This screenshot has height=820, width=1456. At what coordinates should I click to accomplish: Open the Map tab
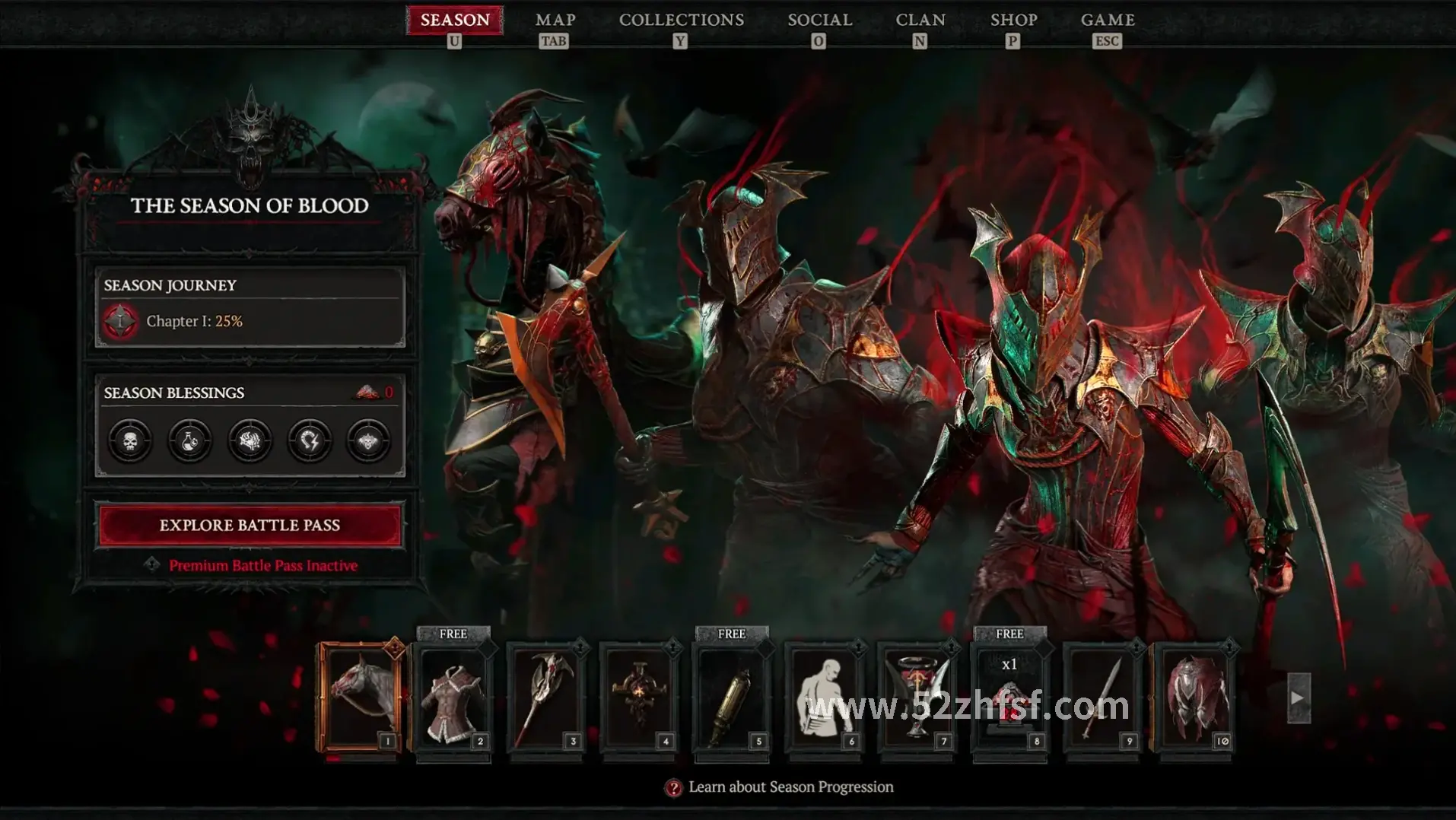(x=555, y=21)
